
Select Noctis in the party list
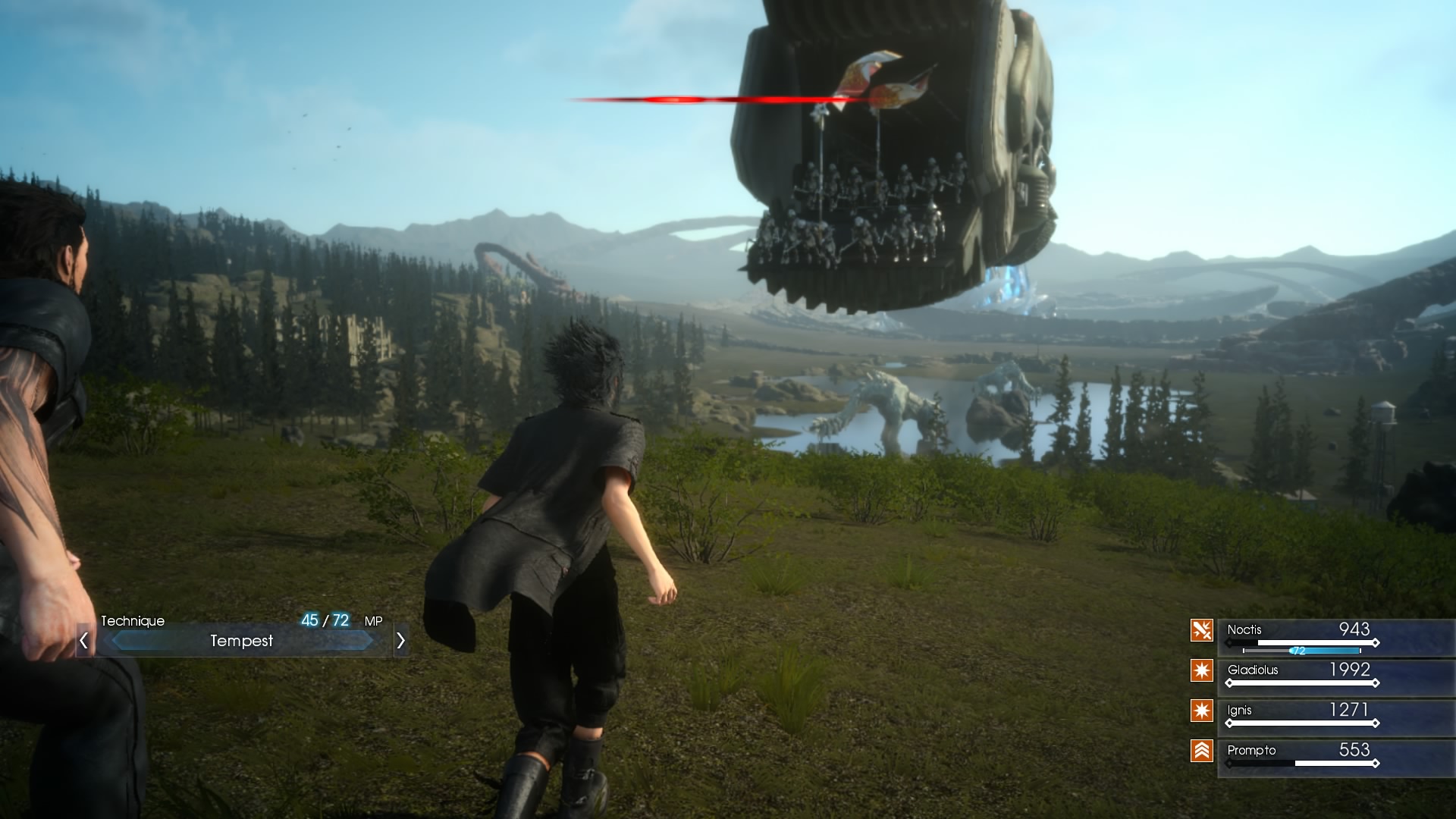coord(1301,637)
